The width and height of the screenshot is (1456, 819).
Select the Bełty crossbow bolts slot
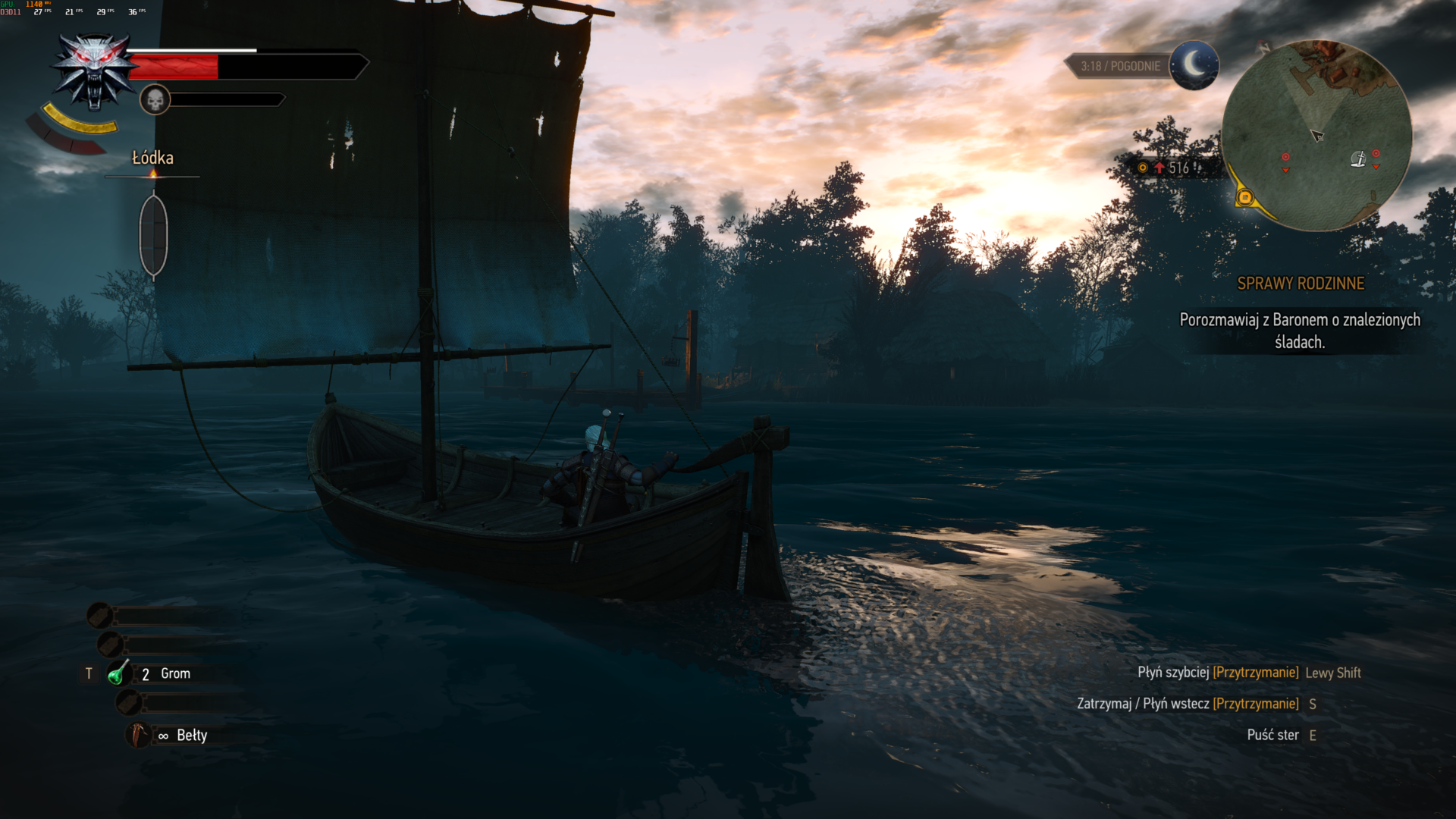137,735
